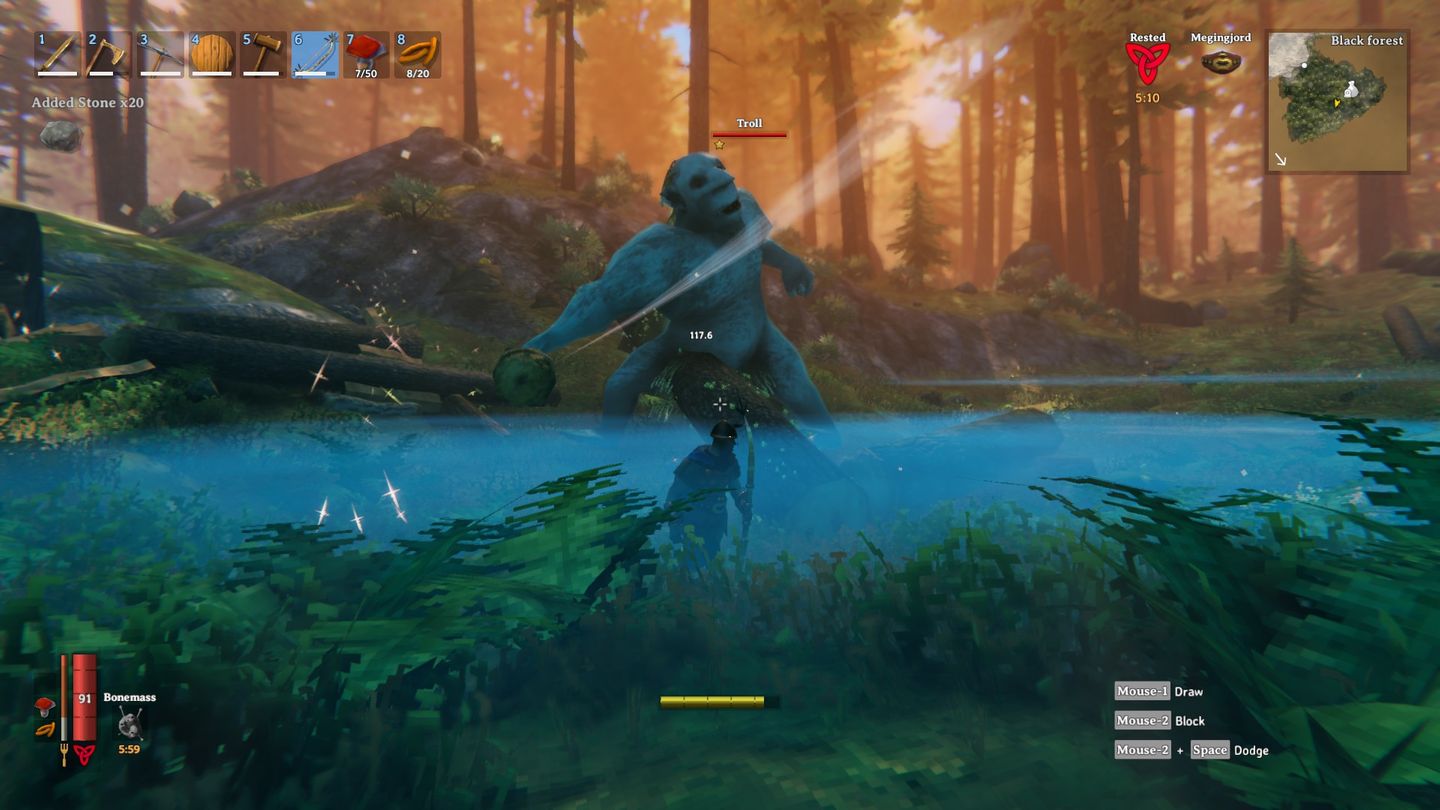Equip the axe in hotbar slot 2
The height and width of the screenshot is (810, 1440).
pos(108,54)
